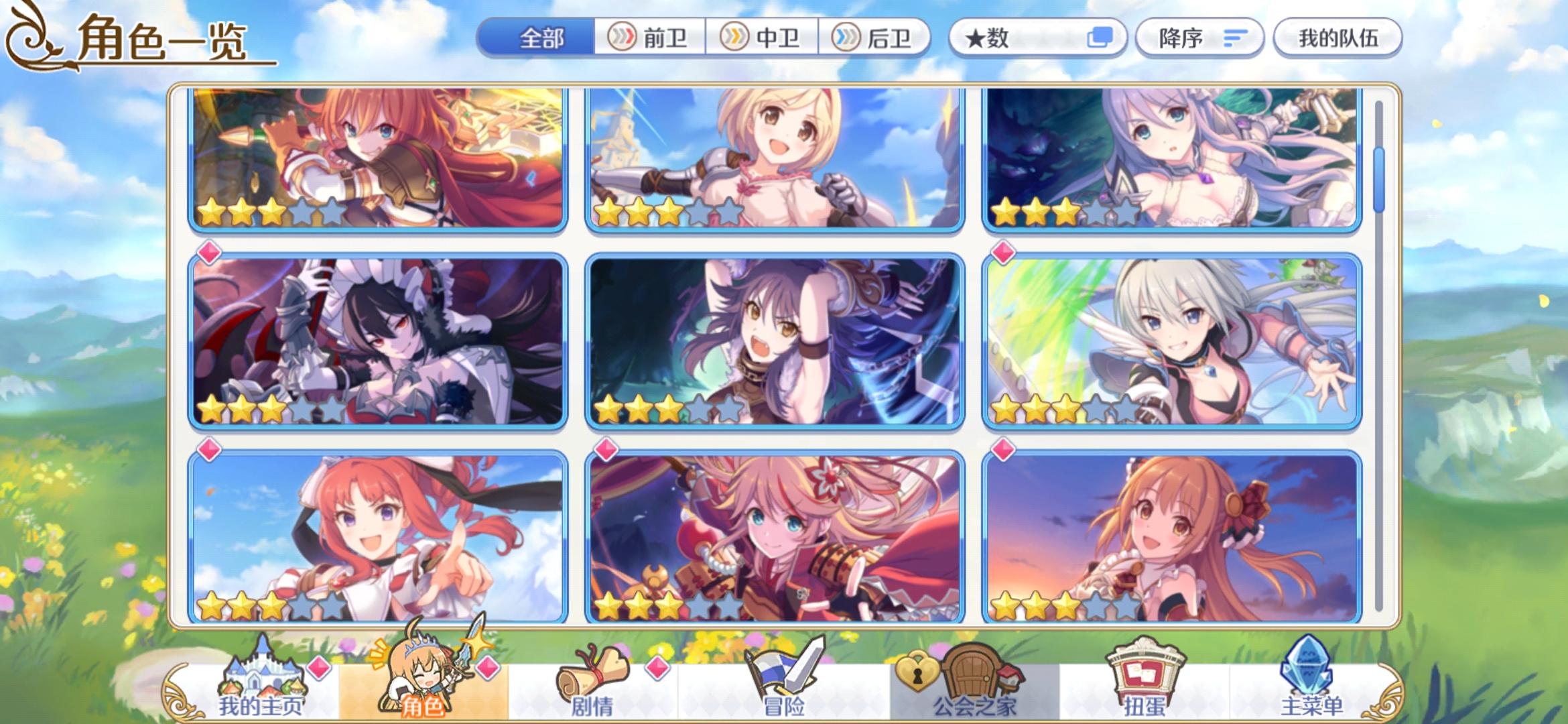
Task: Select the 中卫 position filter
Action: tap(761, 38)
